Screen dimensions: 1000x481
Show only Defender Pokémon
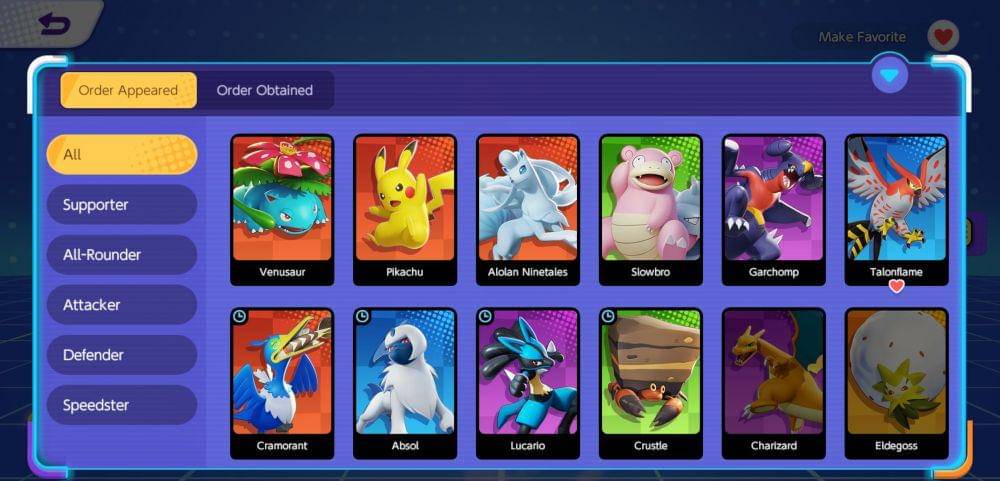[x=122, y=355]
